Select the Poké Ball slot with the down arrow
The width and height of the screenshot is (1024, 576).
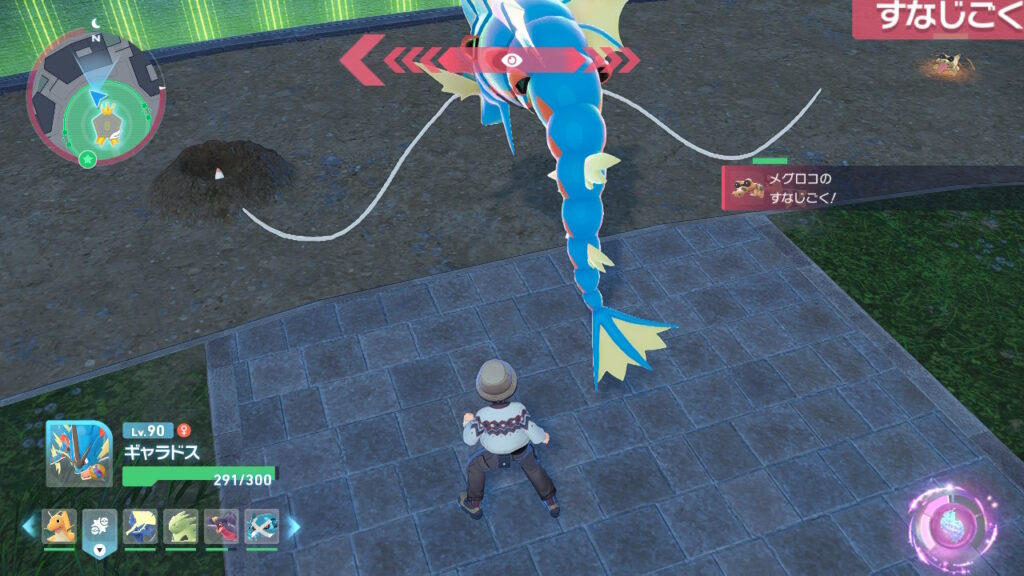coord(100,528)
